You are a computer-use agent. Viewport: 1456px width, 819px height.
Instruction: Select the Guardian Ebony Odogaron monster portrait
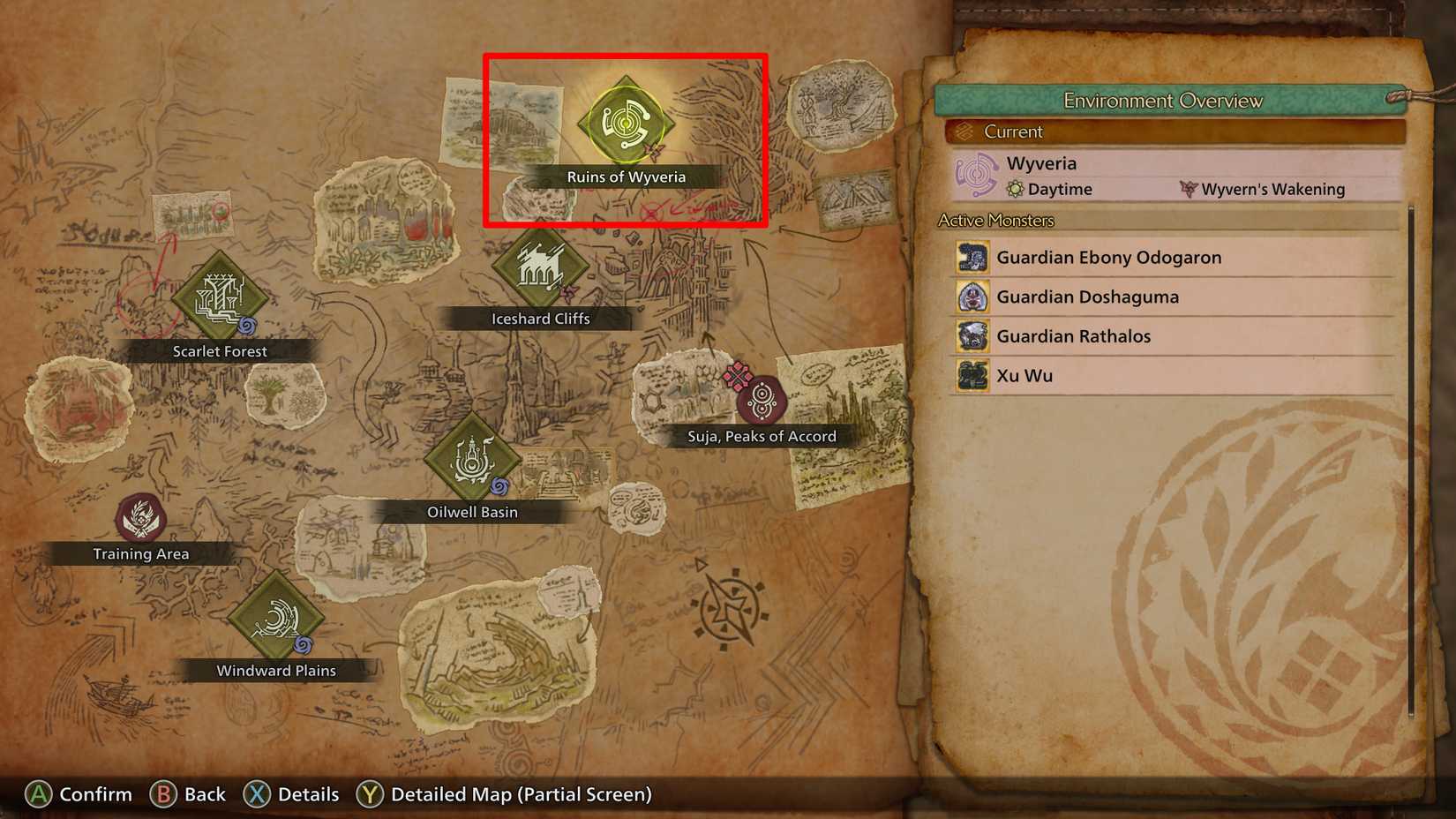pyautogui.click(x=973, y=257)
